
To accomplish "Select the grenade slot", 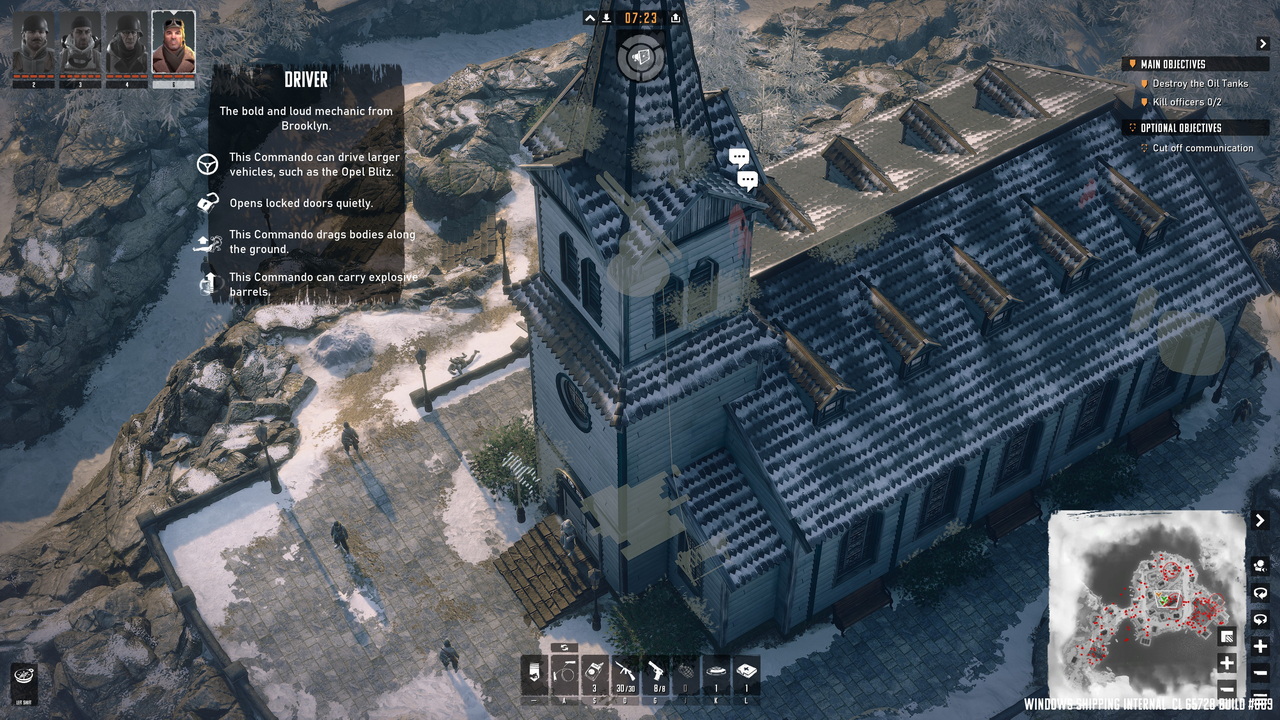I will pyautogui.click(x=686, y=675).
